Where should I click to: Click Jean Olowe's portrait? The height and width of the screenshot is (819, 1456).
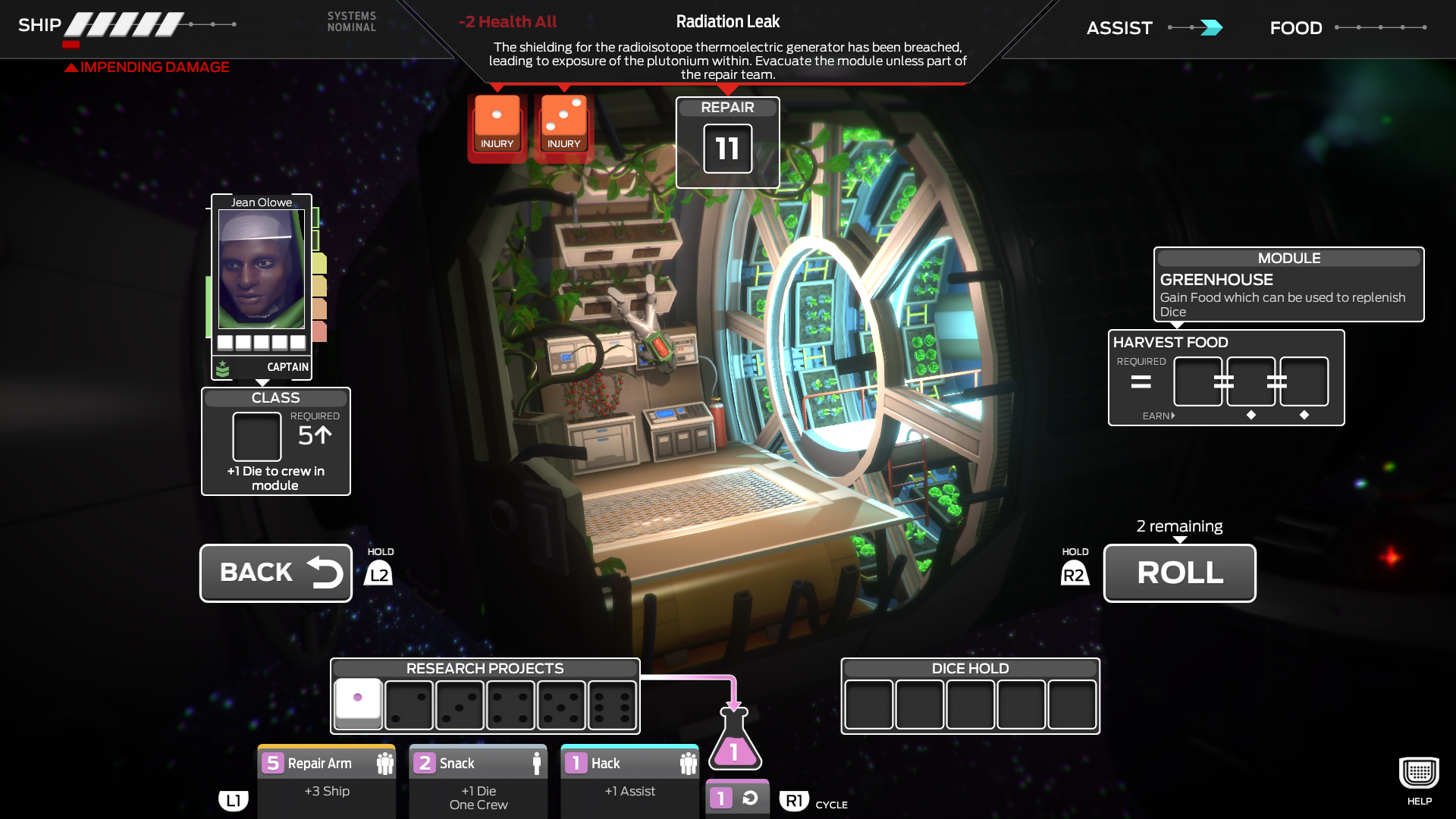pos(260,269)
